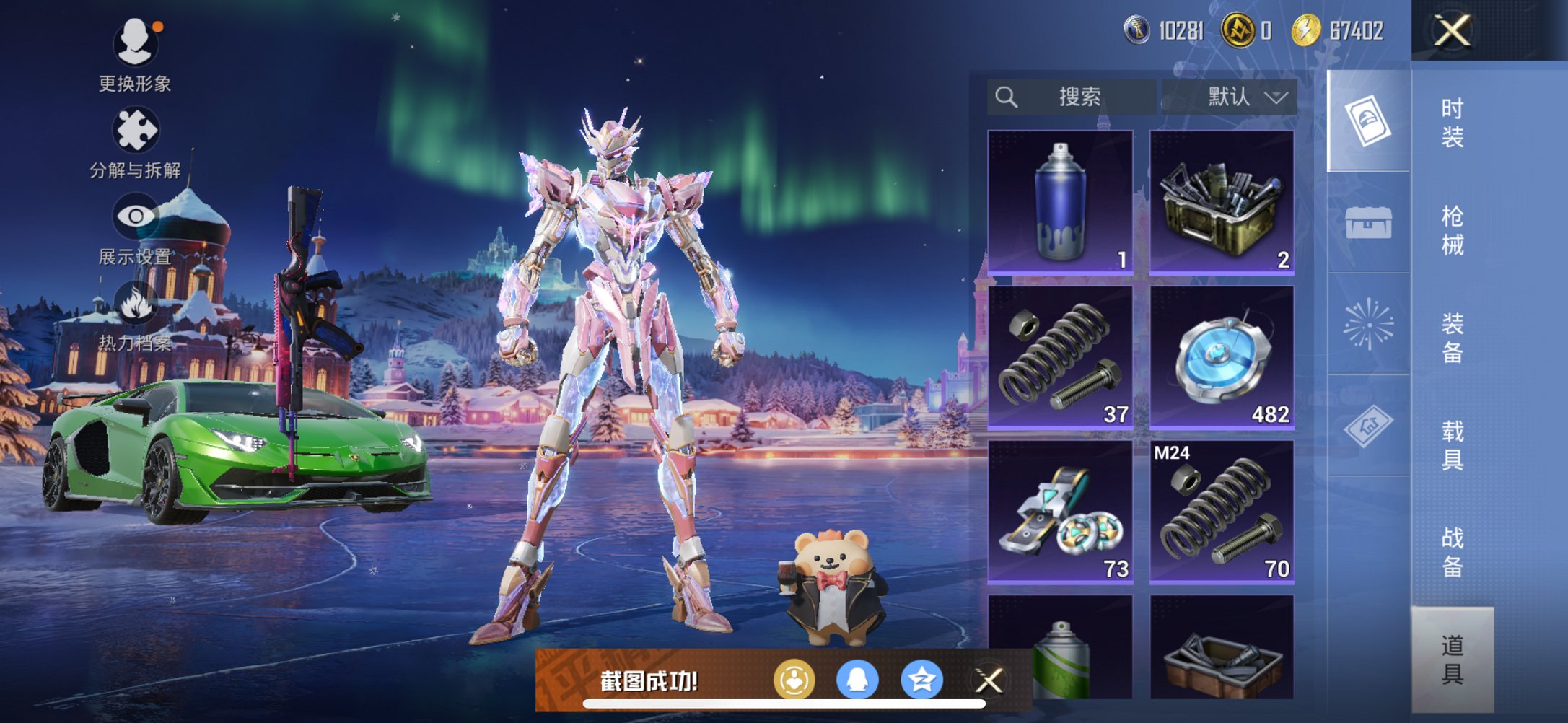Screen dimensions: 1568x723
Task: Open the 更换形象 avatar change option
Action: [x=135, y=43]
